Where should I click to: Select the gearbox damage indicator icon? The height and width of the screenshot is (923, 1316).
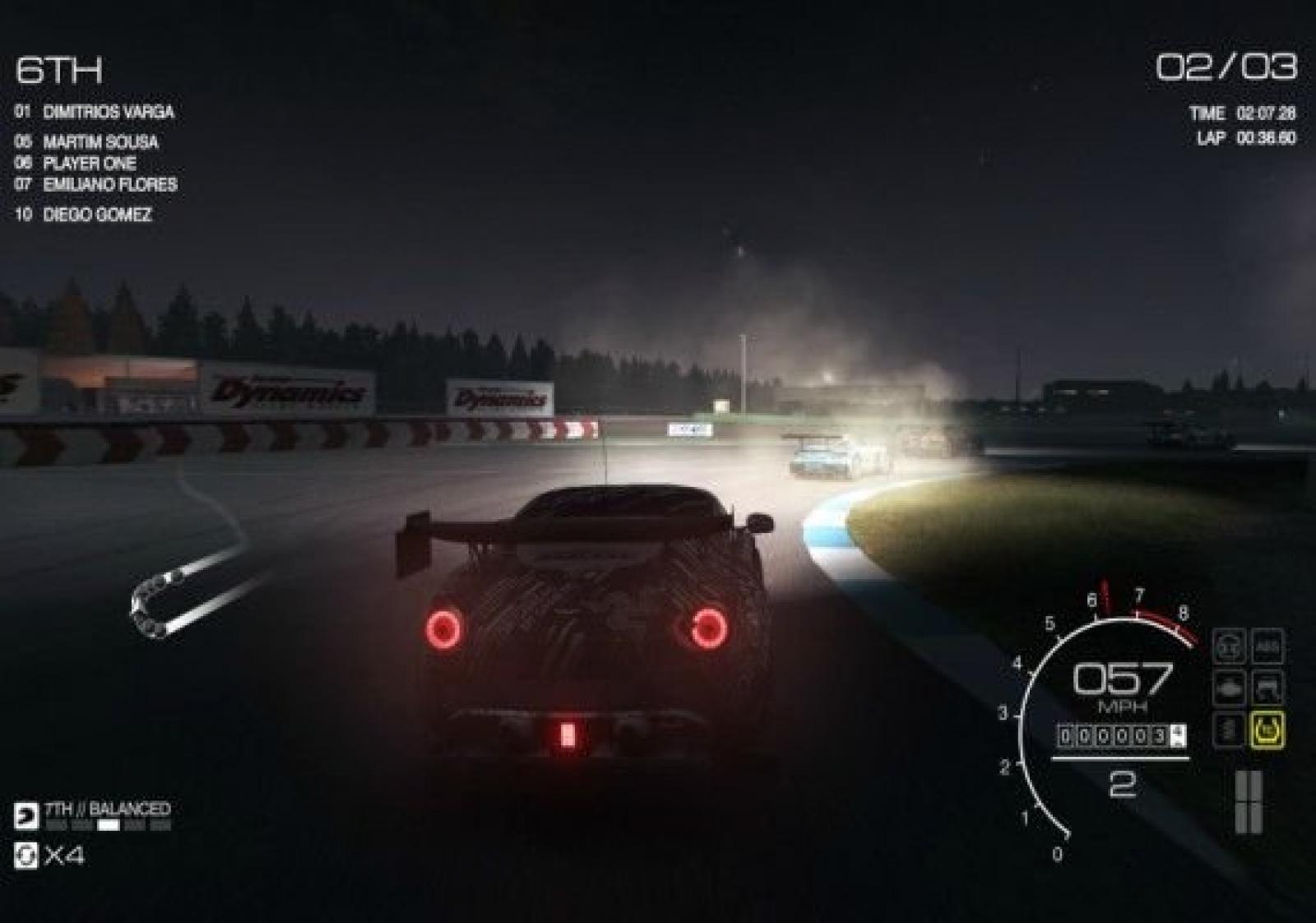point(1267,689)
